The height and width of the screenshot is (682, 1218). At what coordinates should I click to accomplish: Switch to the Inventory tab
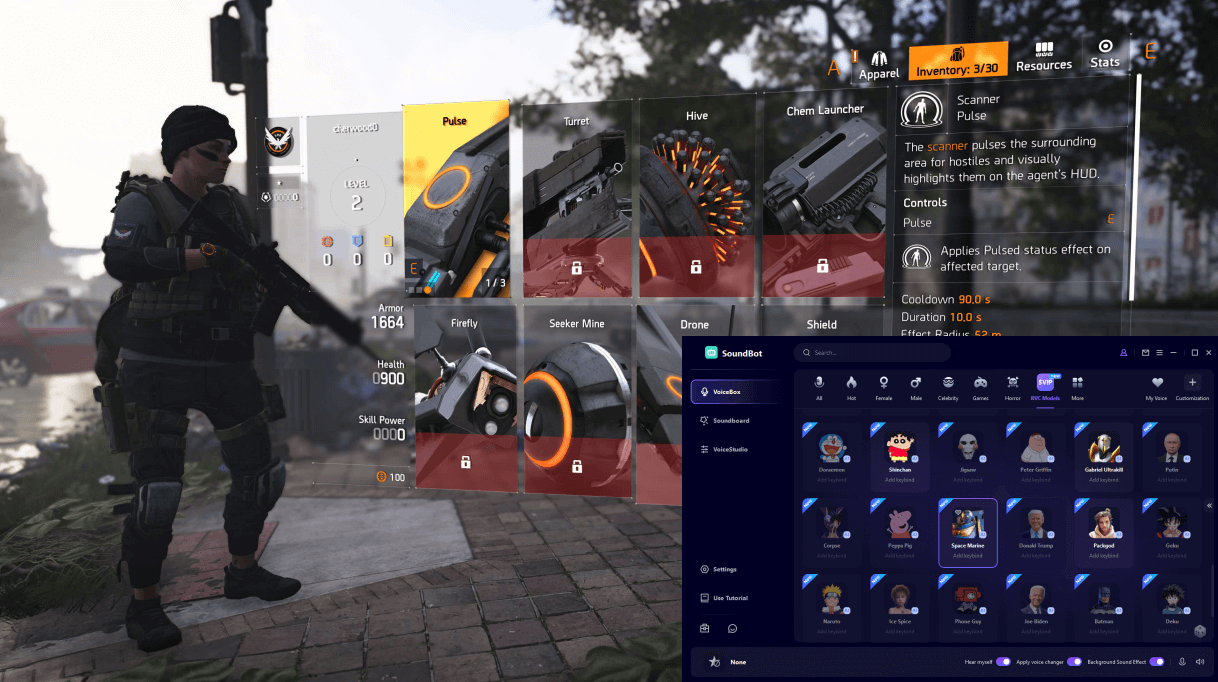pos(958,60)
